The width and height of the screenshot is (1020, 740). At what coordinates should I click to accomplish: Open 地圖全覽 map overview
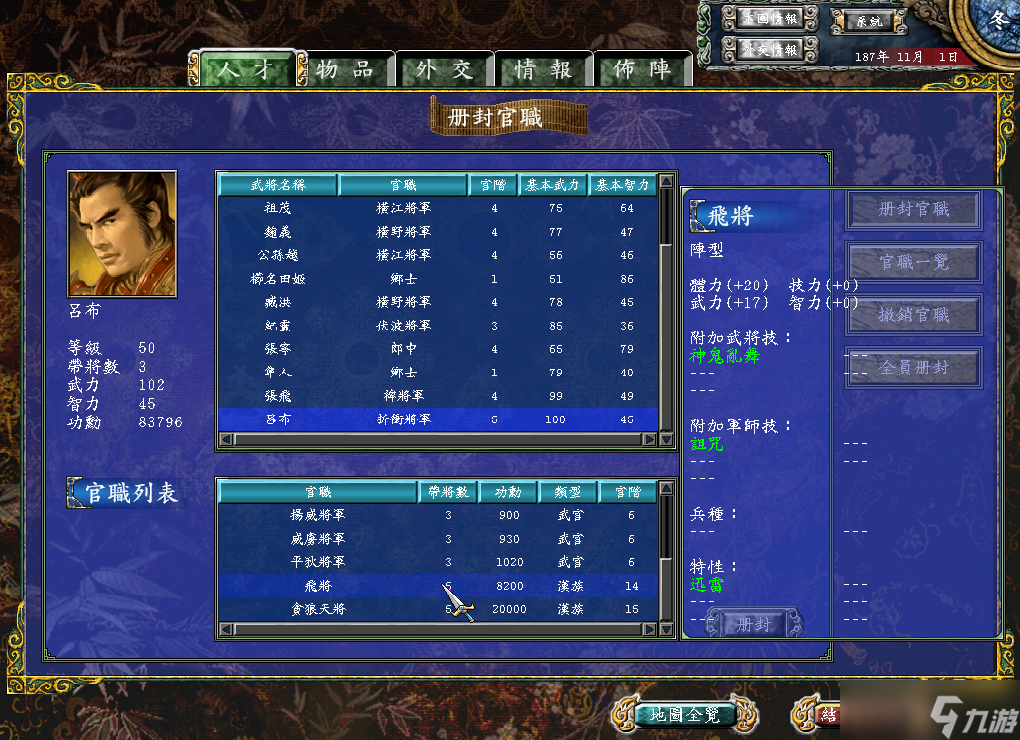pyautogui.click(x=684, y=715)
